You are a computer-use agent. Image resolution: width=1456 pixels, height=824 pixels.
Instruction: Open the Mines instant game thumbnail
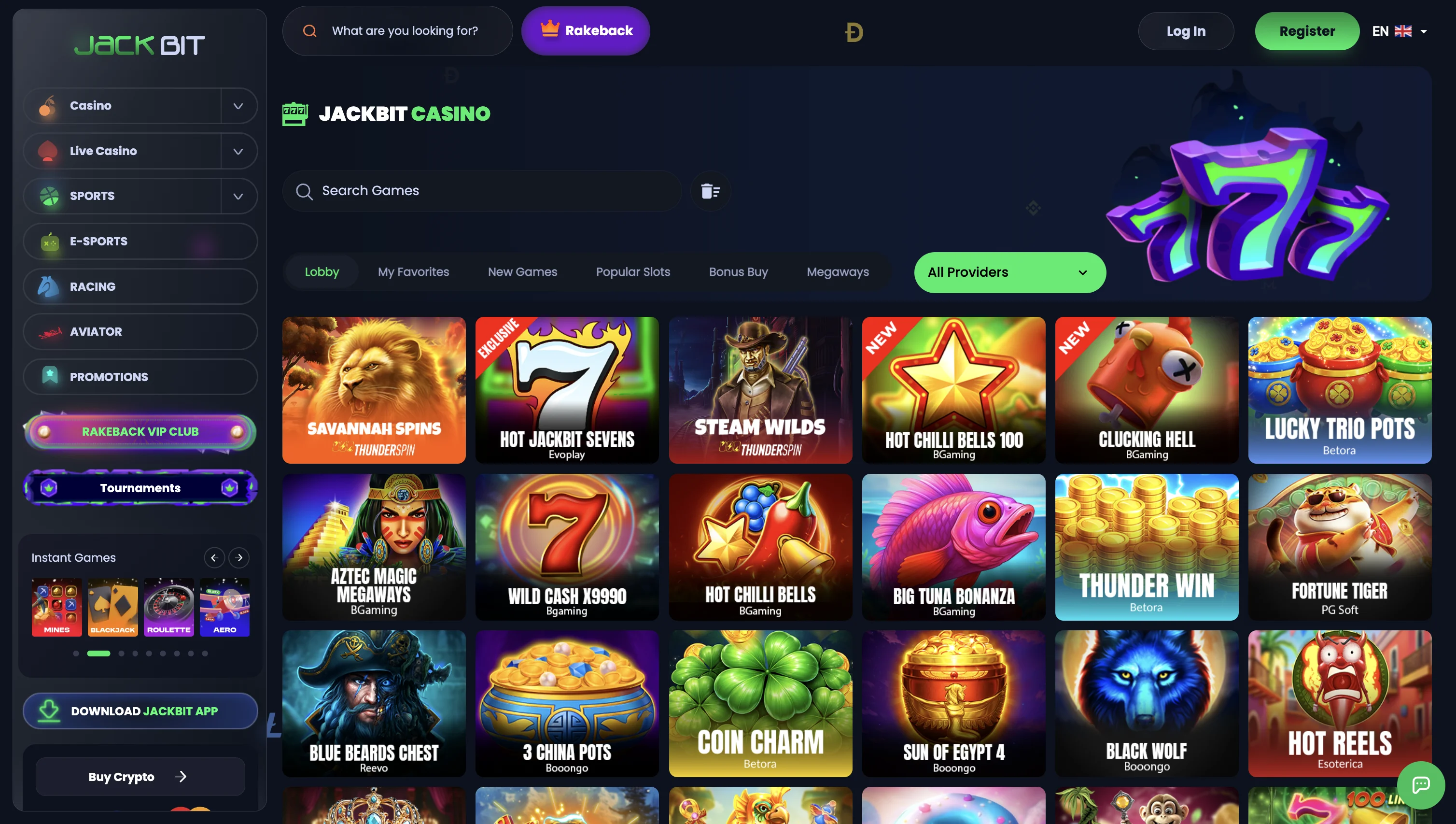pyautogui.click(x=56, y=607)
